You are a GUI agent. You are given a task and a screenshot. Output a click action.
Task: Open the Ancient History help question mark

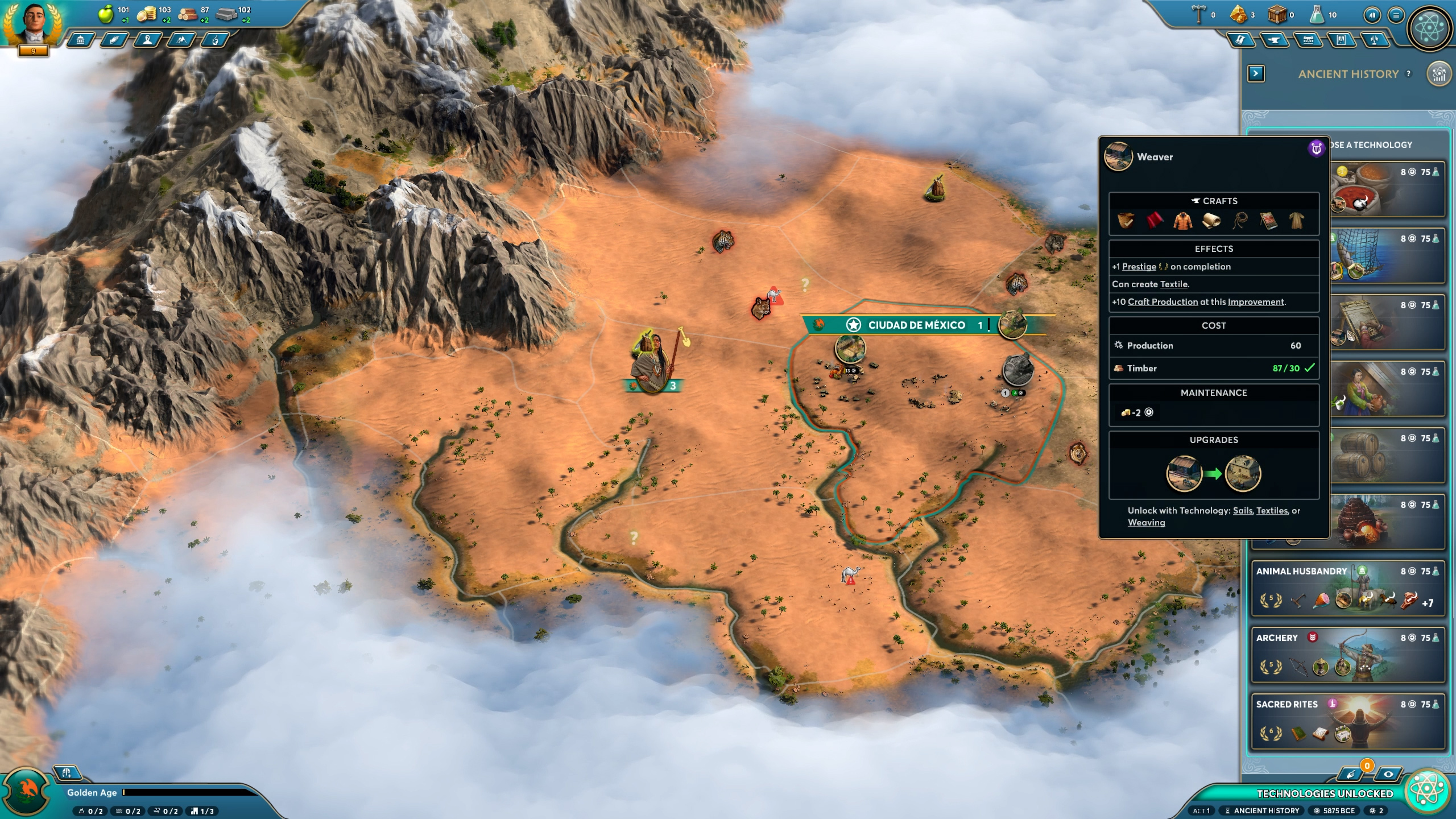1408,74
